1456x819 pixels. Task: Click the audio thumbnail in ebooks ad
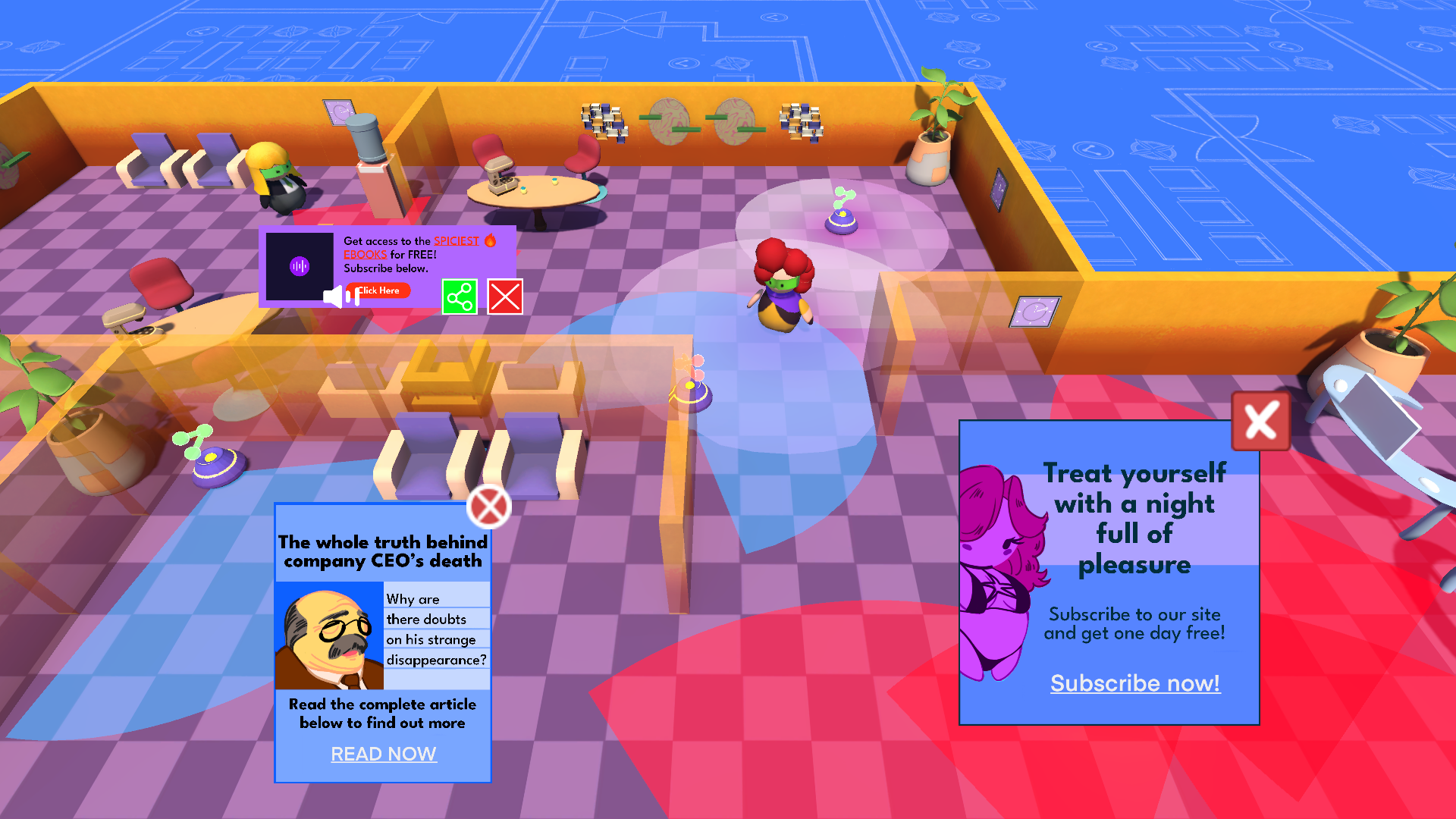click(x=300, y=266)
